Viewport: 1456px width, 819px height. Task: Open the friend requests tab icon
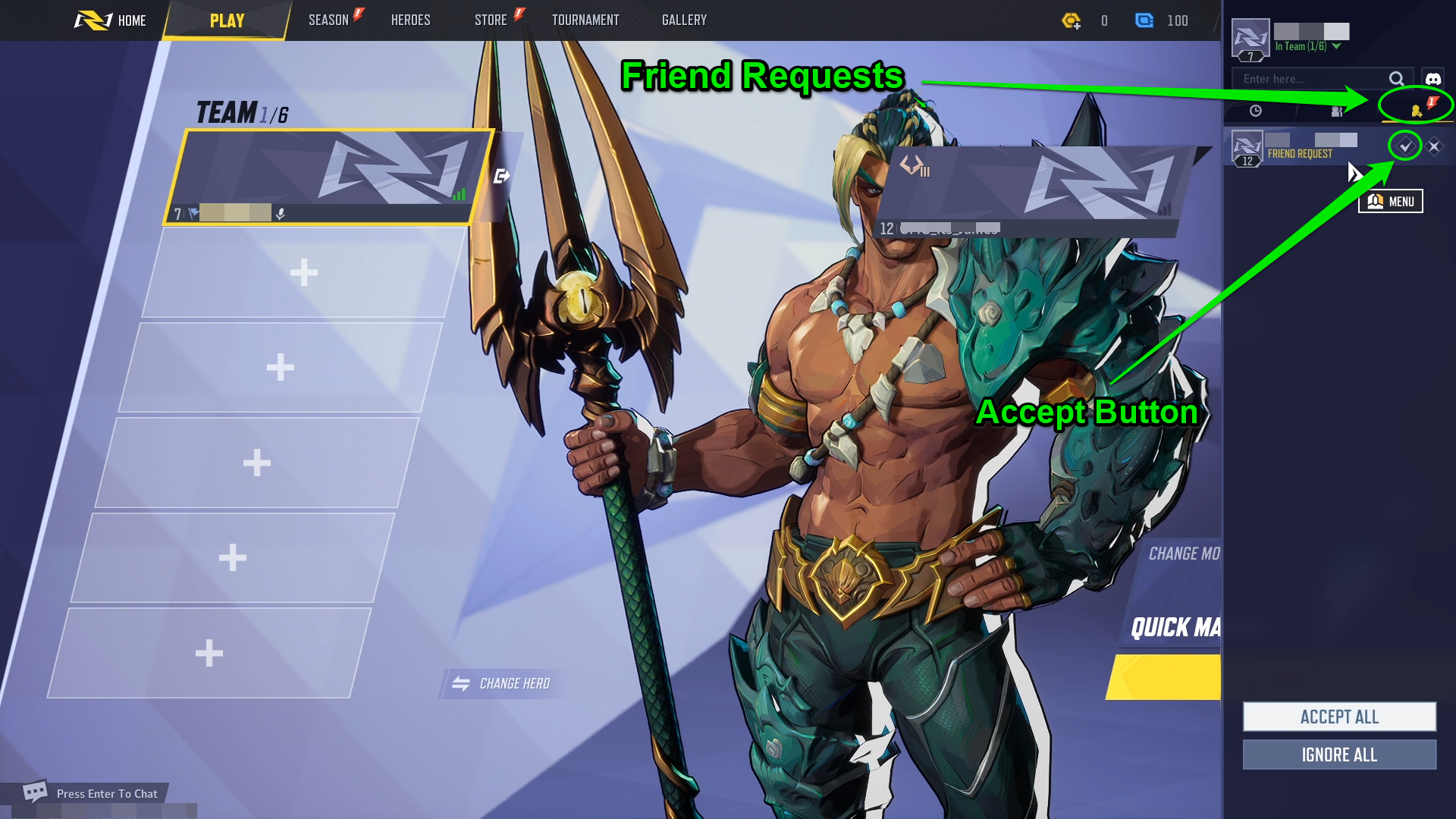point(1416,111)
